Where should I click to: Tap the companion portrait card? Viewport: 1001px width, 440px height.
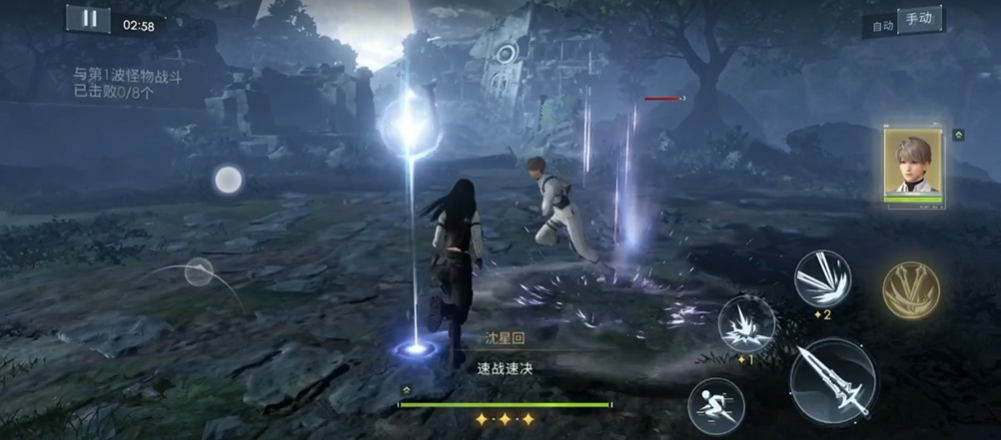[x=913, y=163]
